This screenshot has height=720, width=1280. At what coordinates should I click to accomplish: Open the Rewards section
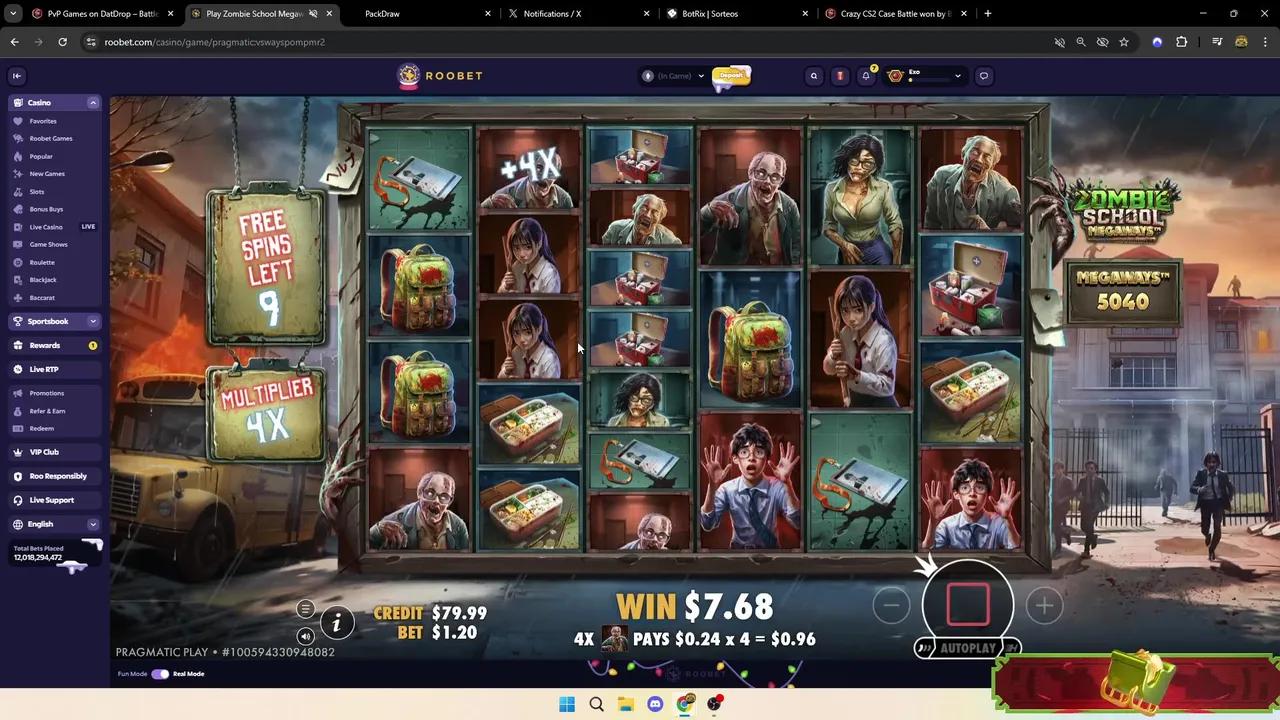[x=44, y=345]
